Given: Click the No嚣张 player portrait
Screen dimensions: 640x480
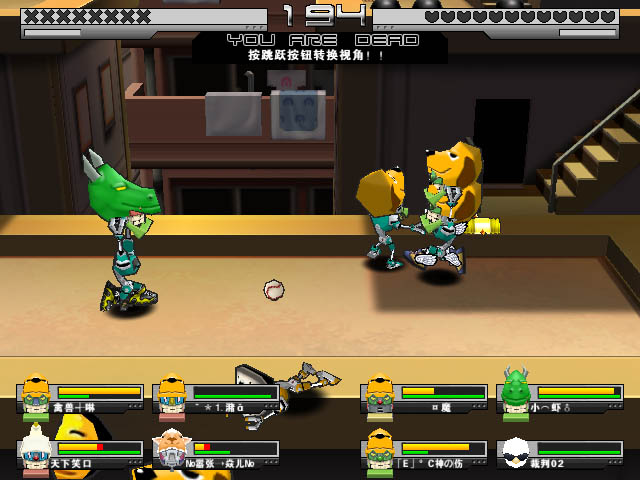Looking at the screenshot, I should click(171, 452).
